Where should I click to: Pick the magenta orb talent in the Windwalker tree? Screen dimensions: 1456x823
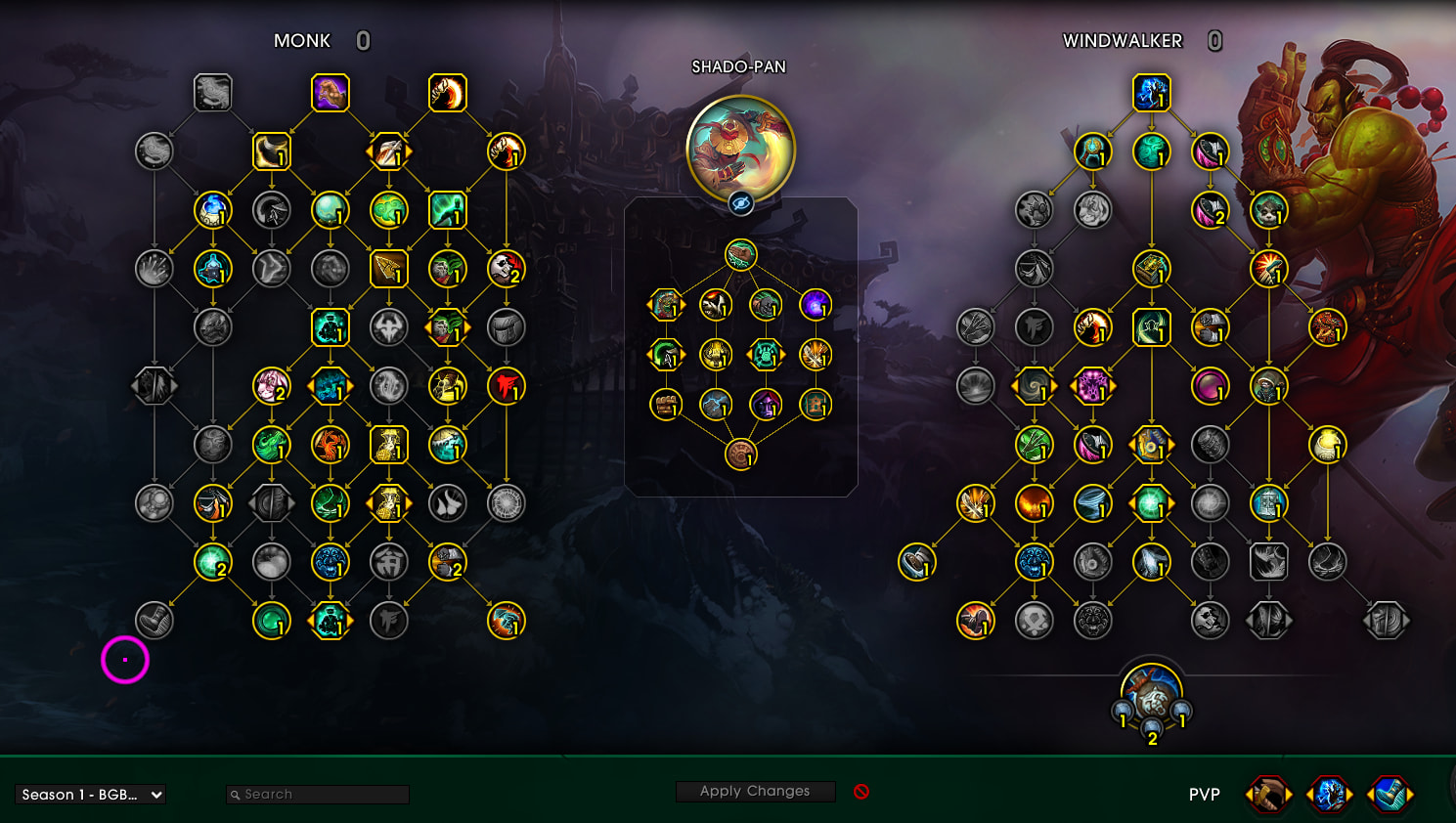pyautogui.click(x=1210, y=386)
